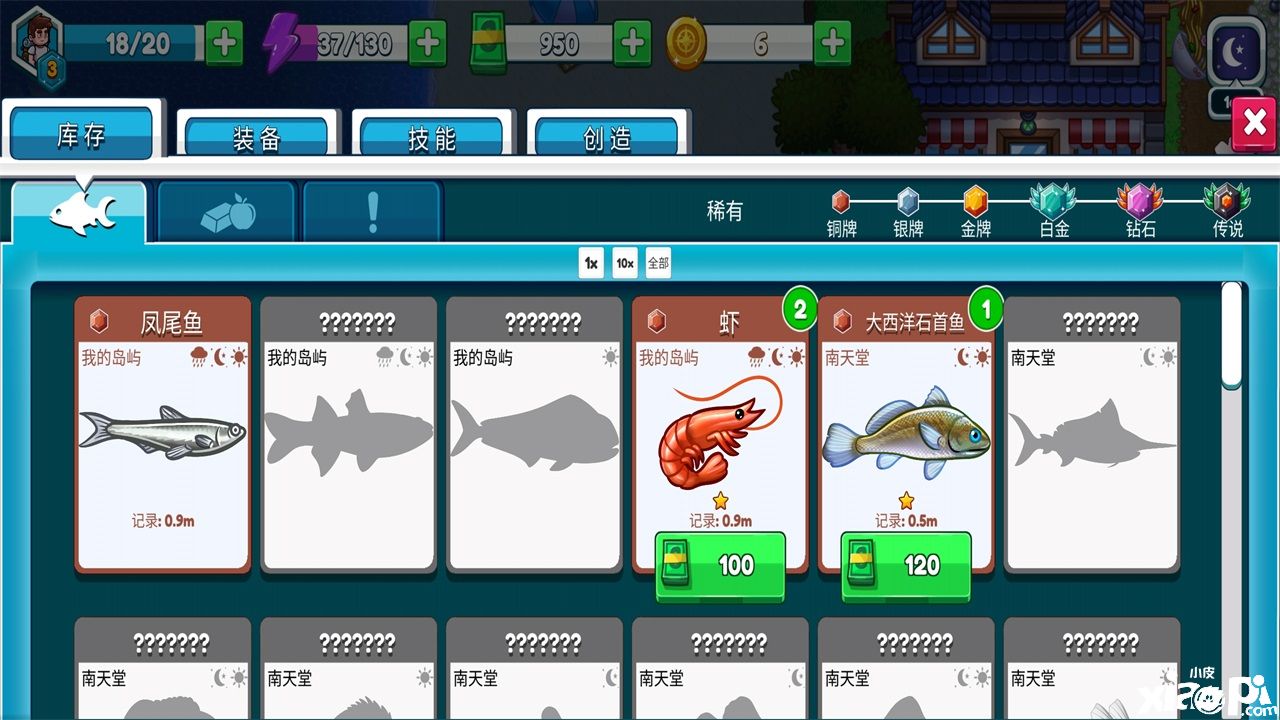Buy more lightning energy with the plus button
Image resolution: width=1280 pixels, height=720 pixels.
(428, 44)
